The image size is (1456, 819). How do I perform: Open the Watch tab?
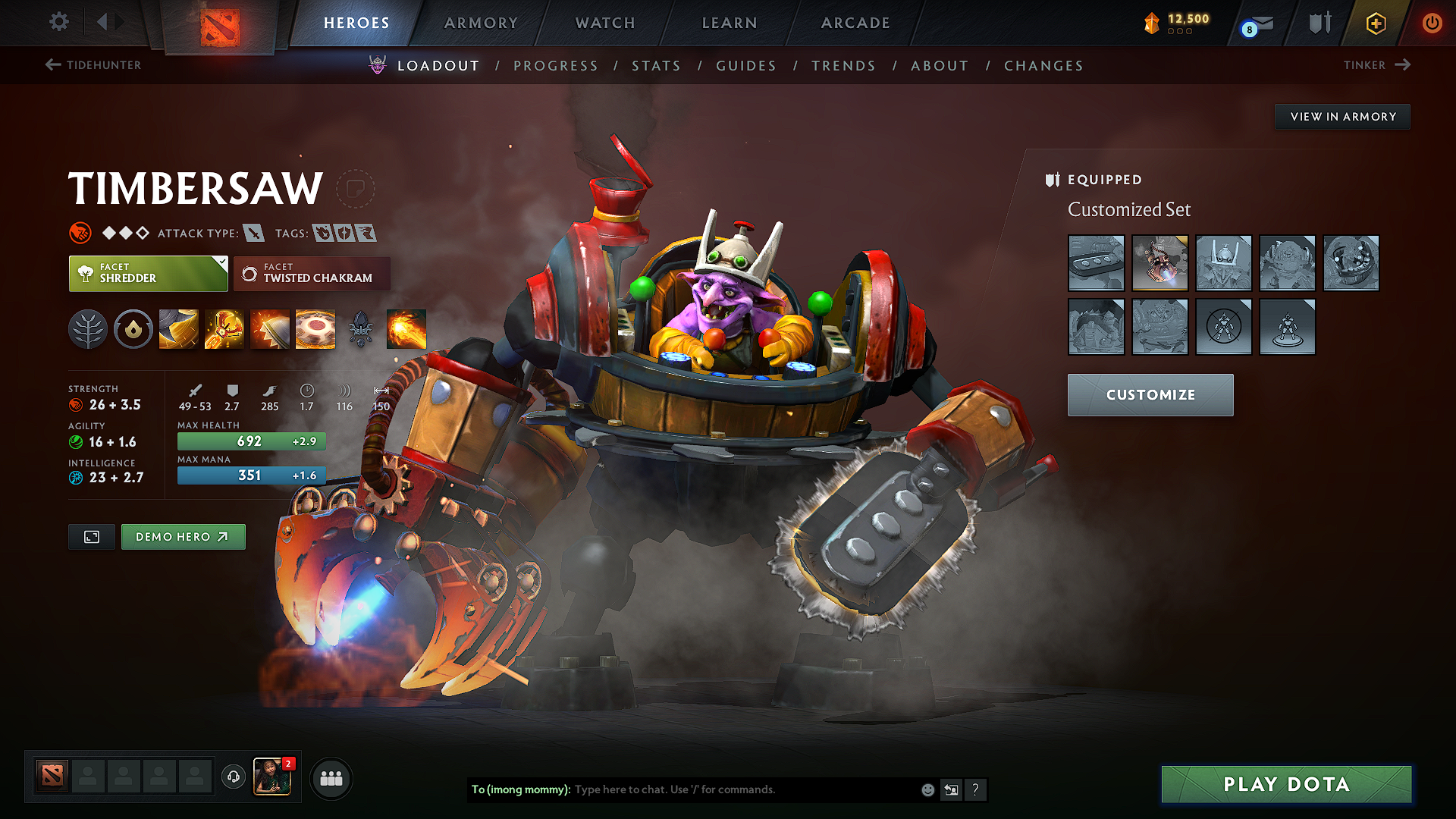tap(605, 23)
